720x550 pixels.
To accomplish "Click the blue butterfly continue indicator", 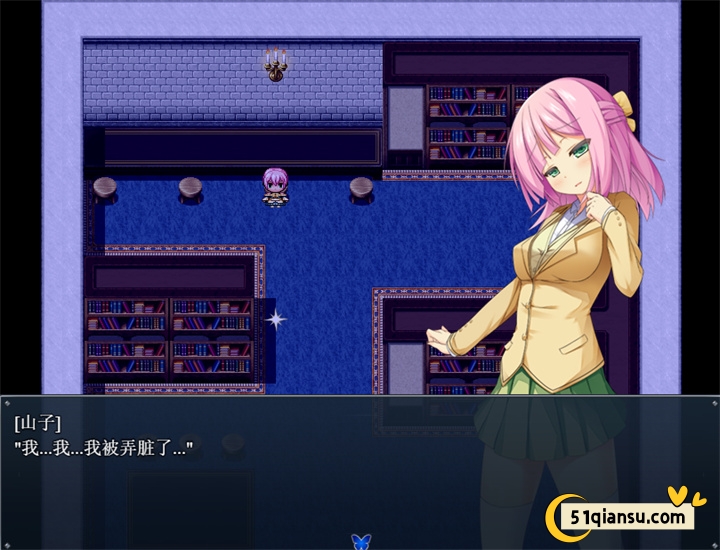I will (360, 541).
